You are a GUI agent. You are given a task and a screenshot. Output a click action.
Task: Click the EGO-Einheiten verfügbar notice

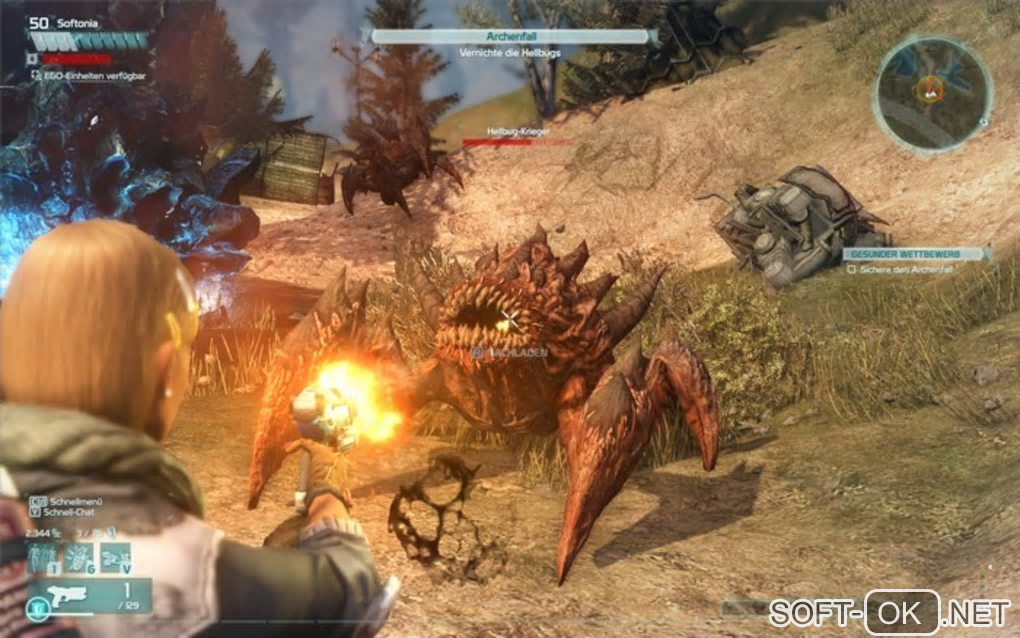click(x=93, y=74)
